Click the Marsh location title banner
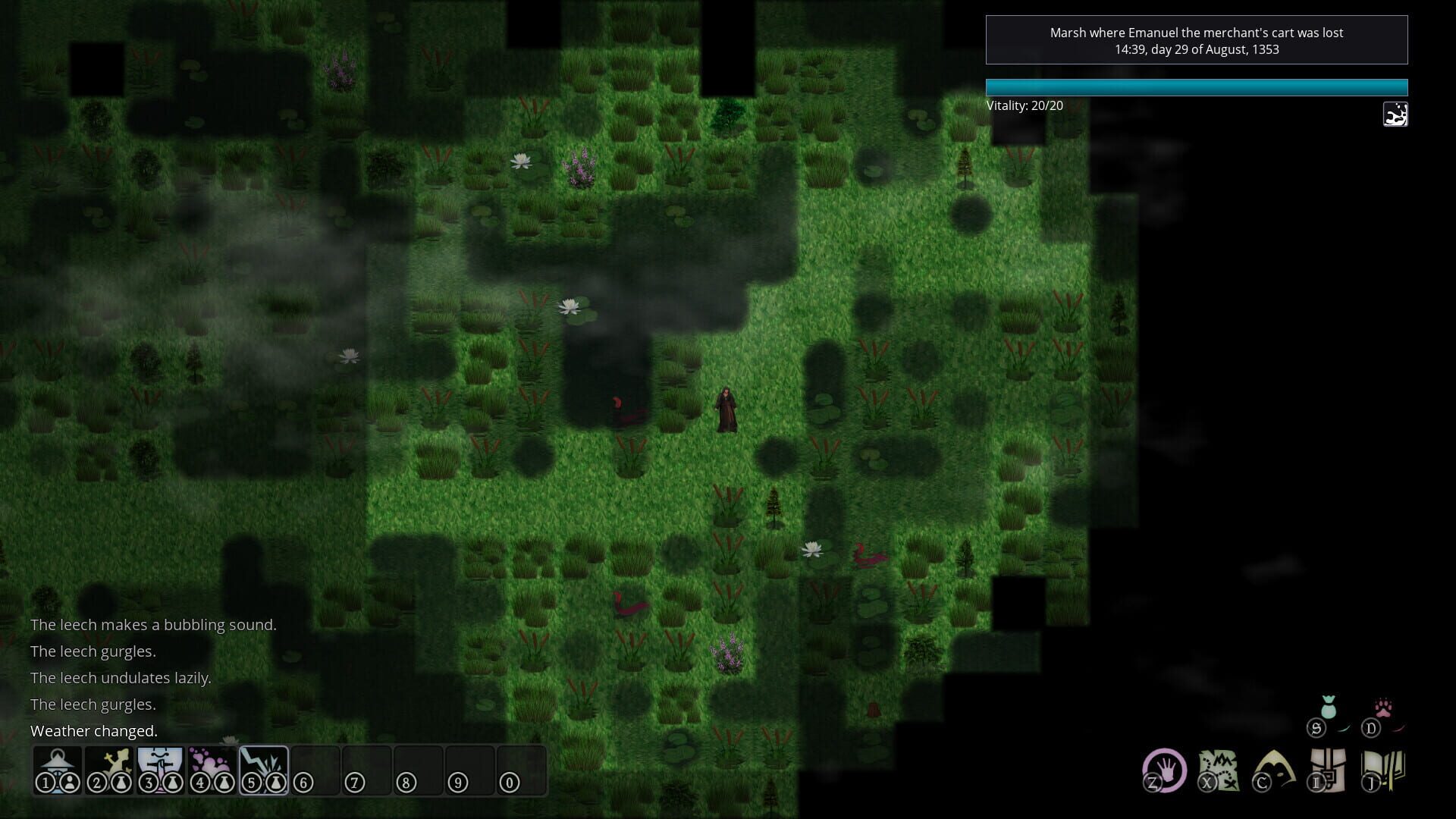 (1197, 40)
